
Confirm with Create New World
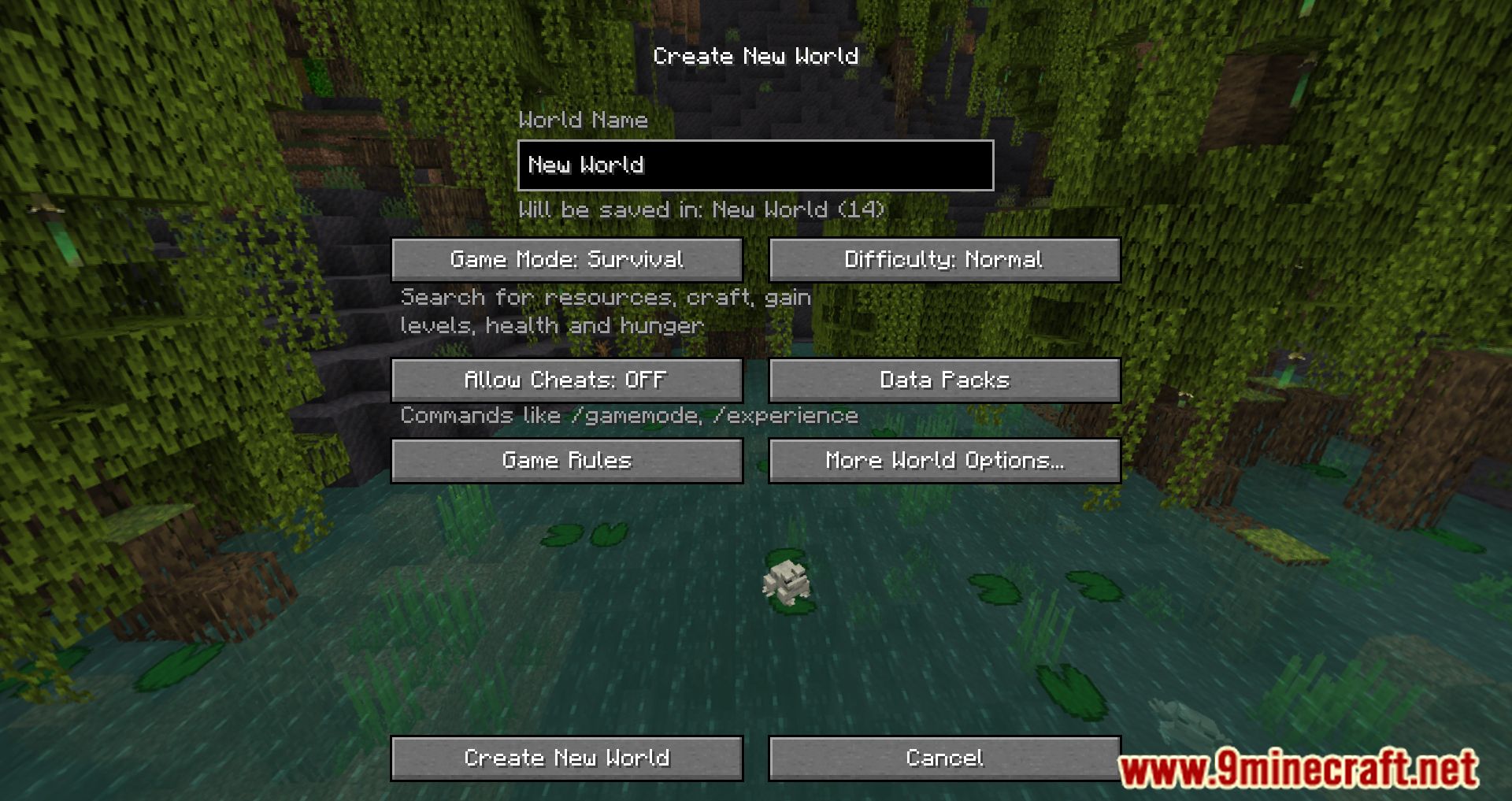(x=566, y=758)
